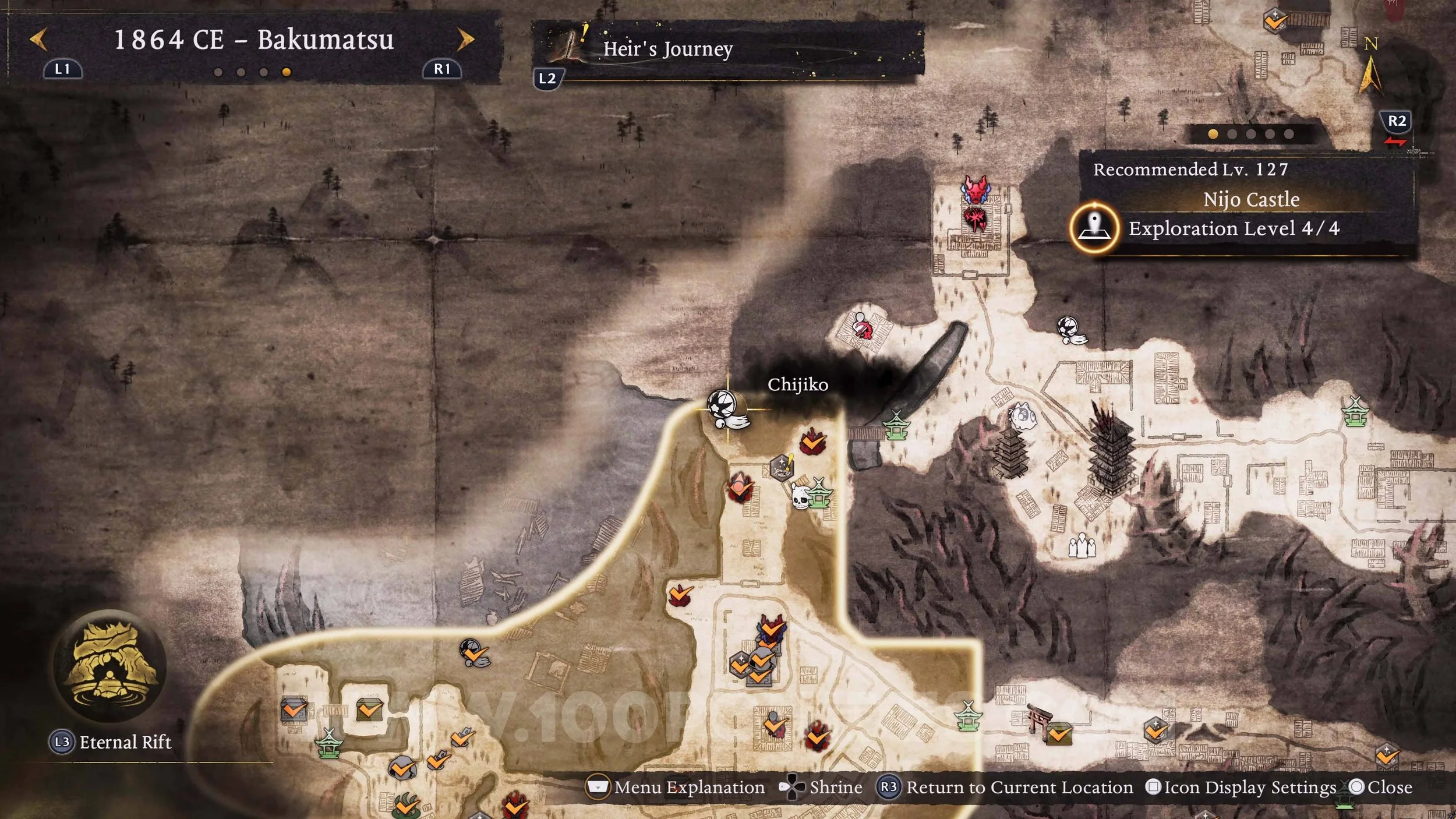Open the Menu Explanation
Image resolution: width=1456 pixels, height=819 pixels.
(x=676, y=787)
